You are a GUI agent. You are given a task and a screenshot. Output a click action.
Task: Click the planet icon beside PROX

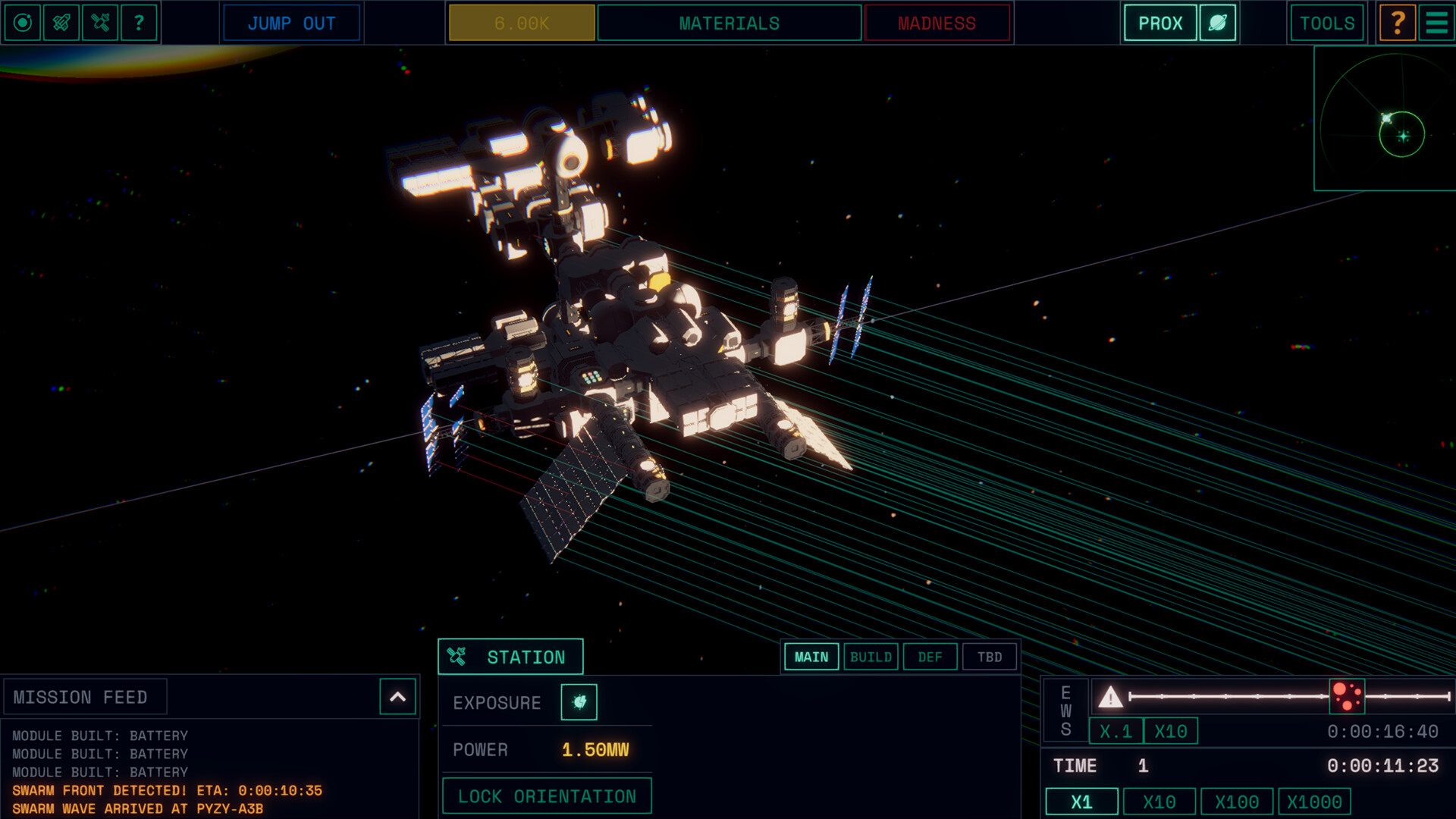click(1218, 23)
